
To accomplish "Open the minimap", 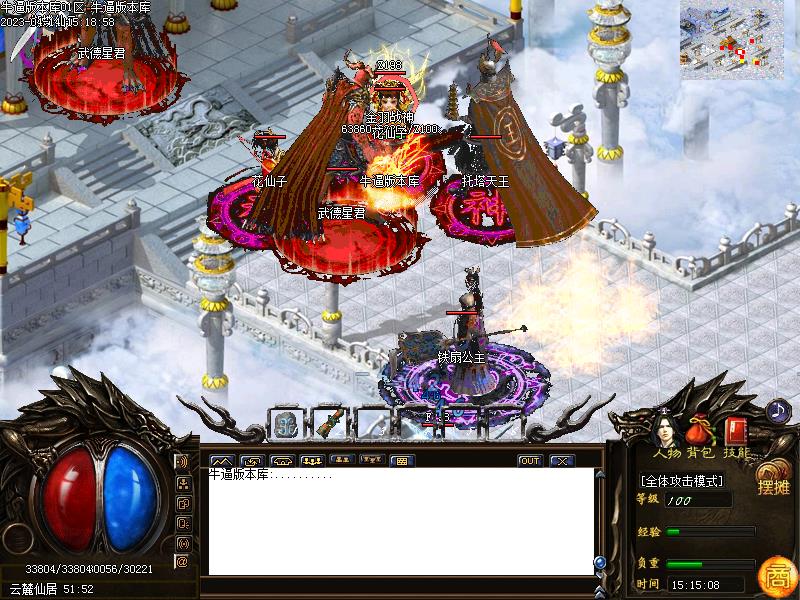I will [x=731, y=38].
